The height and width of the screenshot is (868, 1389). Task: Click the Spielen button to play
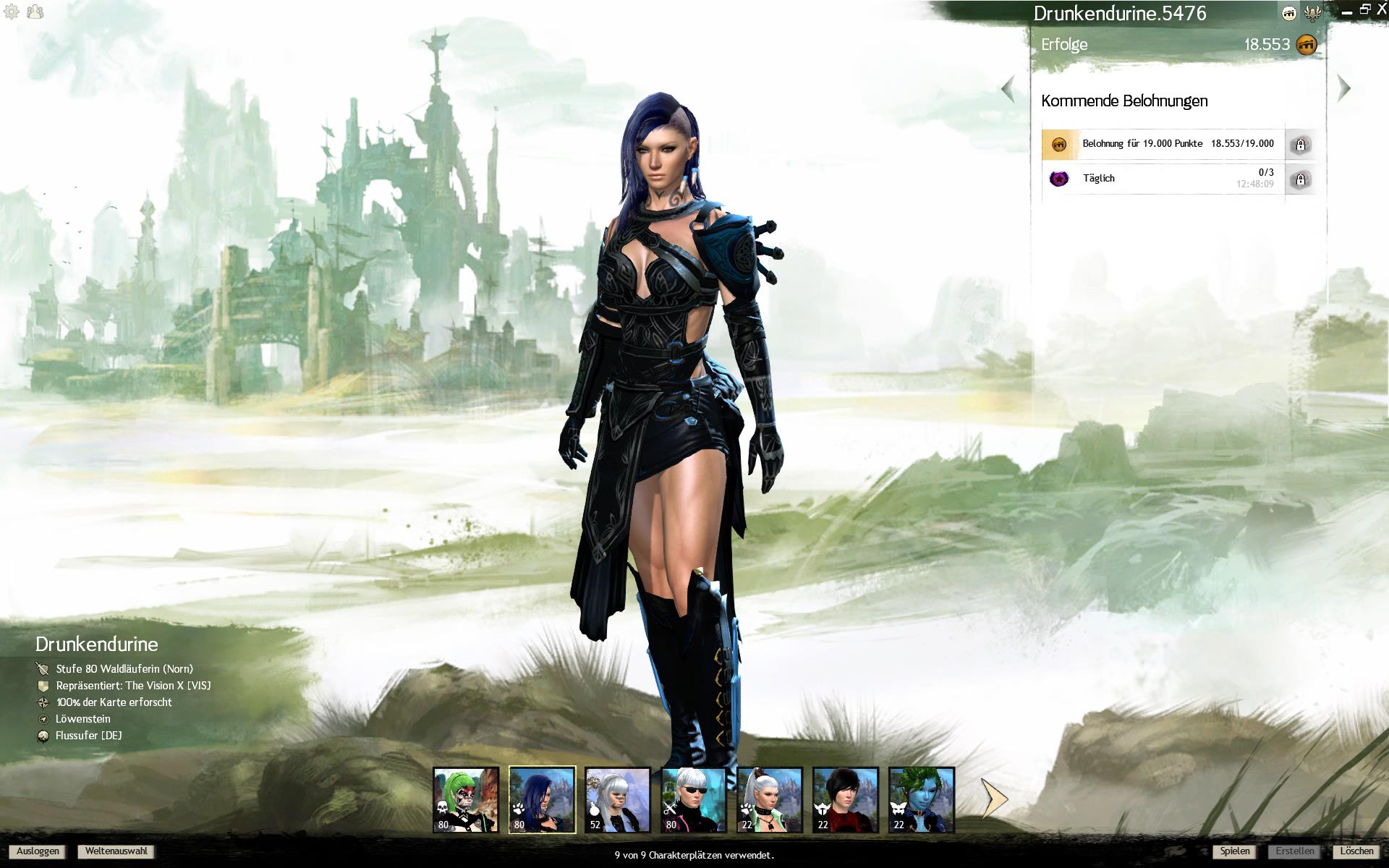click(1234, 851)
